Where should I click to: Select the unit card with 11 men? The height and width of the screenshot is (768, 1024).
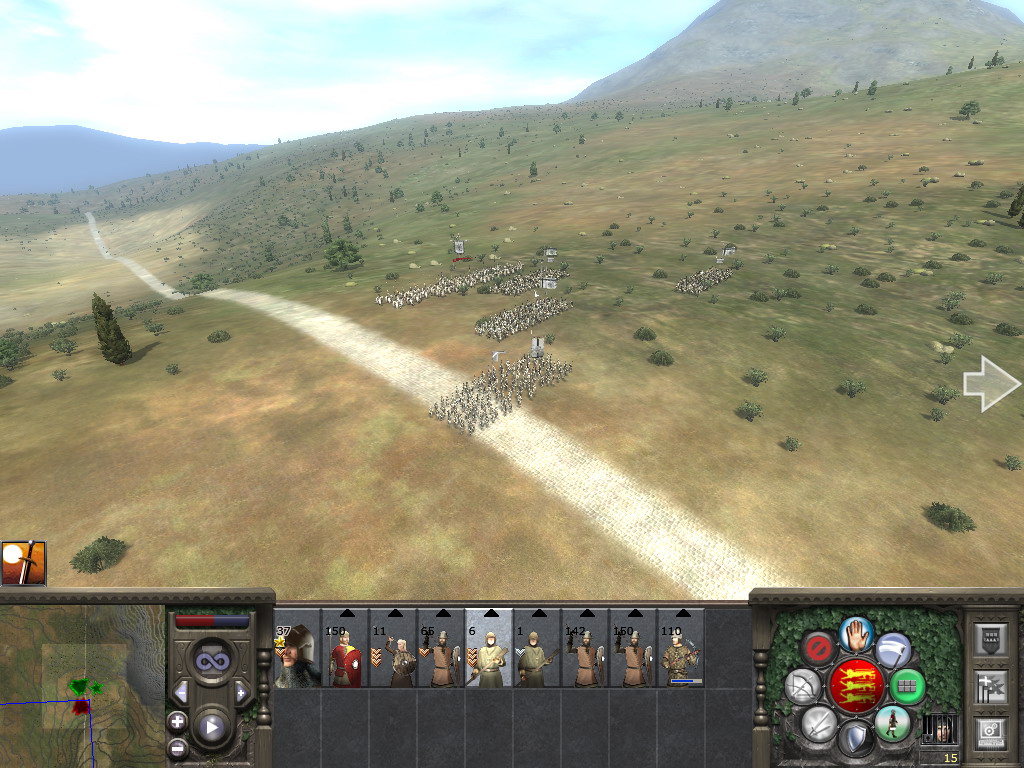click(393, 650)
